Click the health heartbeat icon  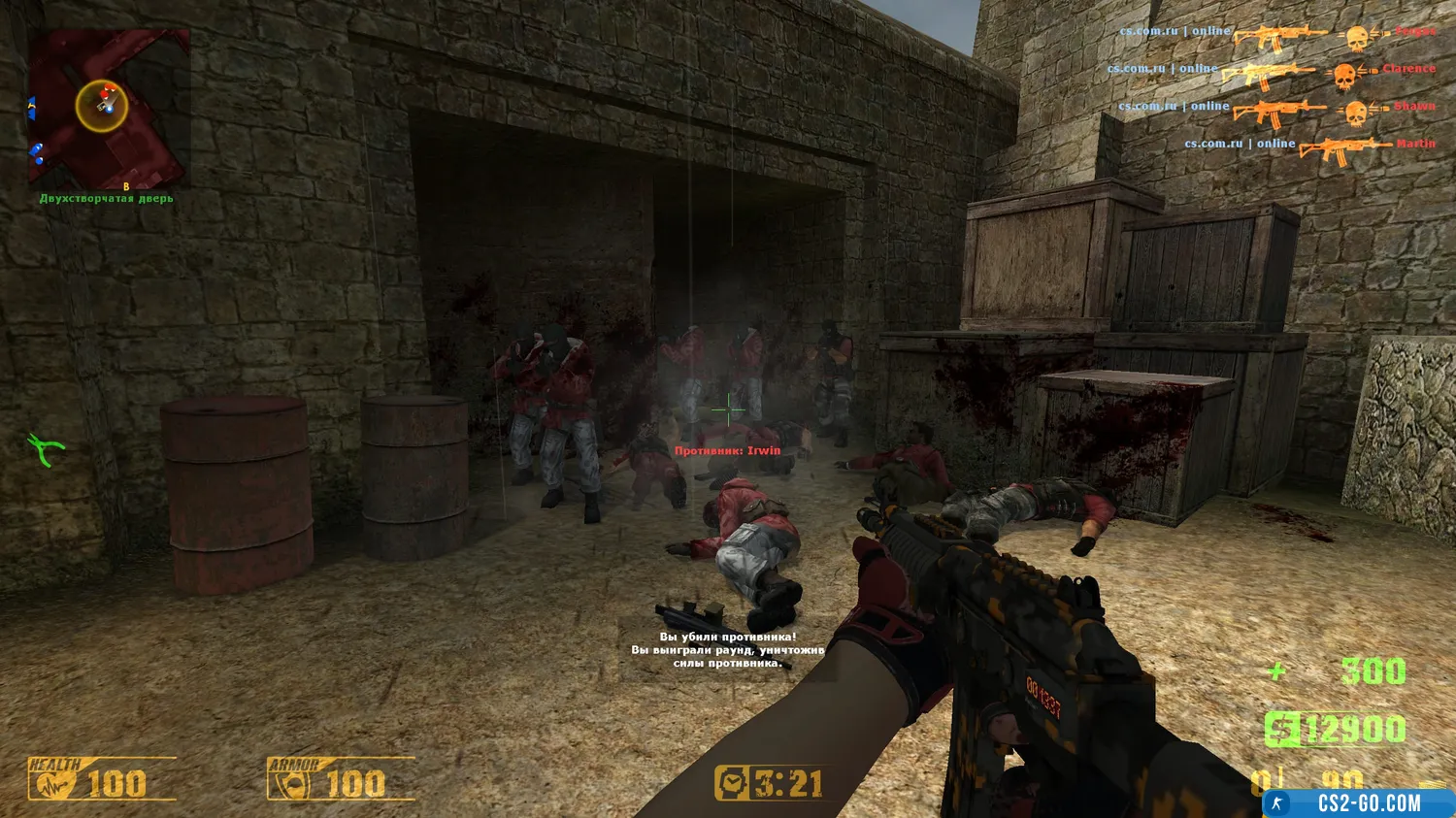click(51, 784)
